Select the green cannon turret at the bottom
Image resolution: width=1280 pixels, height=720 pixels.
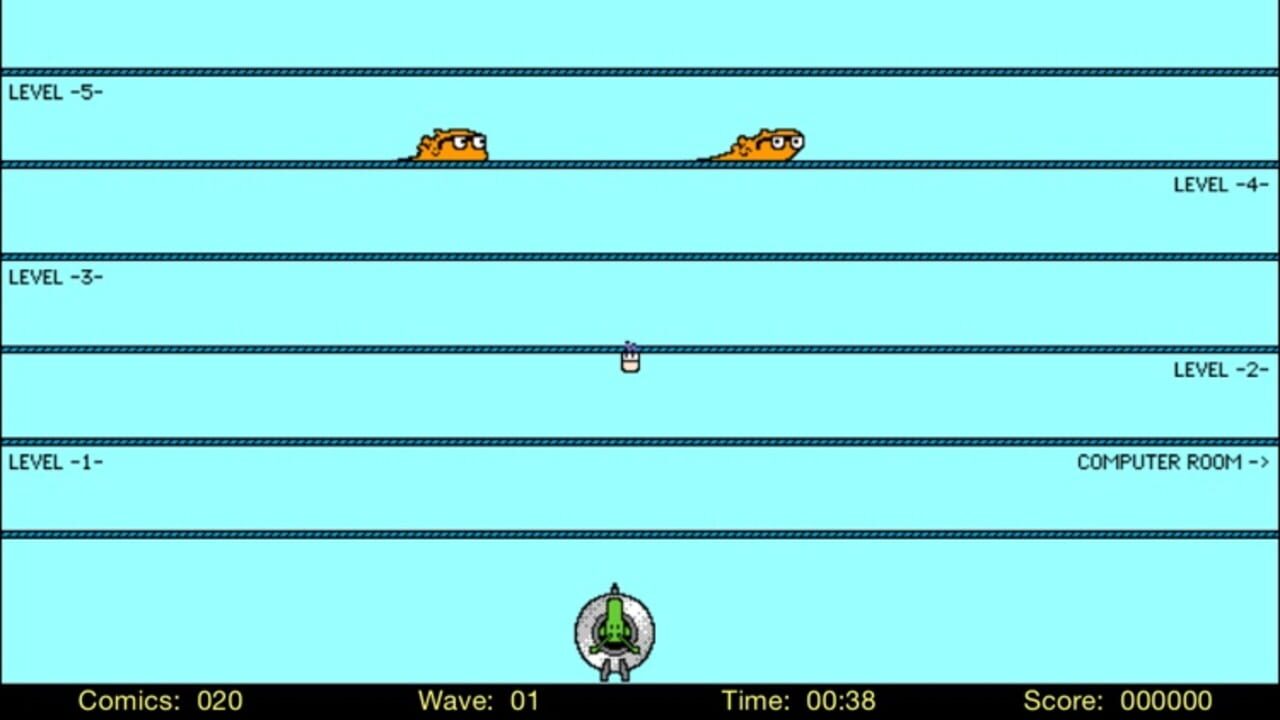(x=614, y=630)
